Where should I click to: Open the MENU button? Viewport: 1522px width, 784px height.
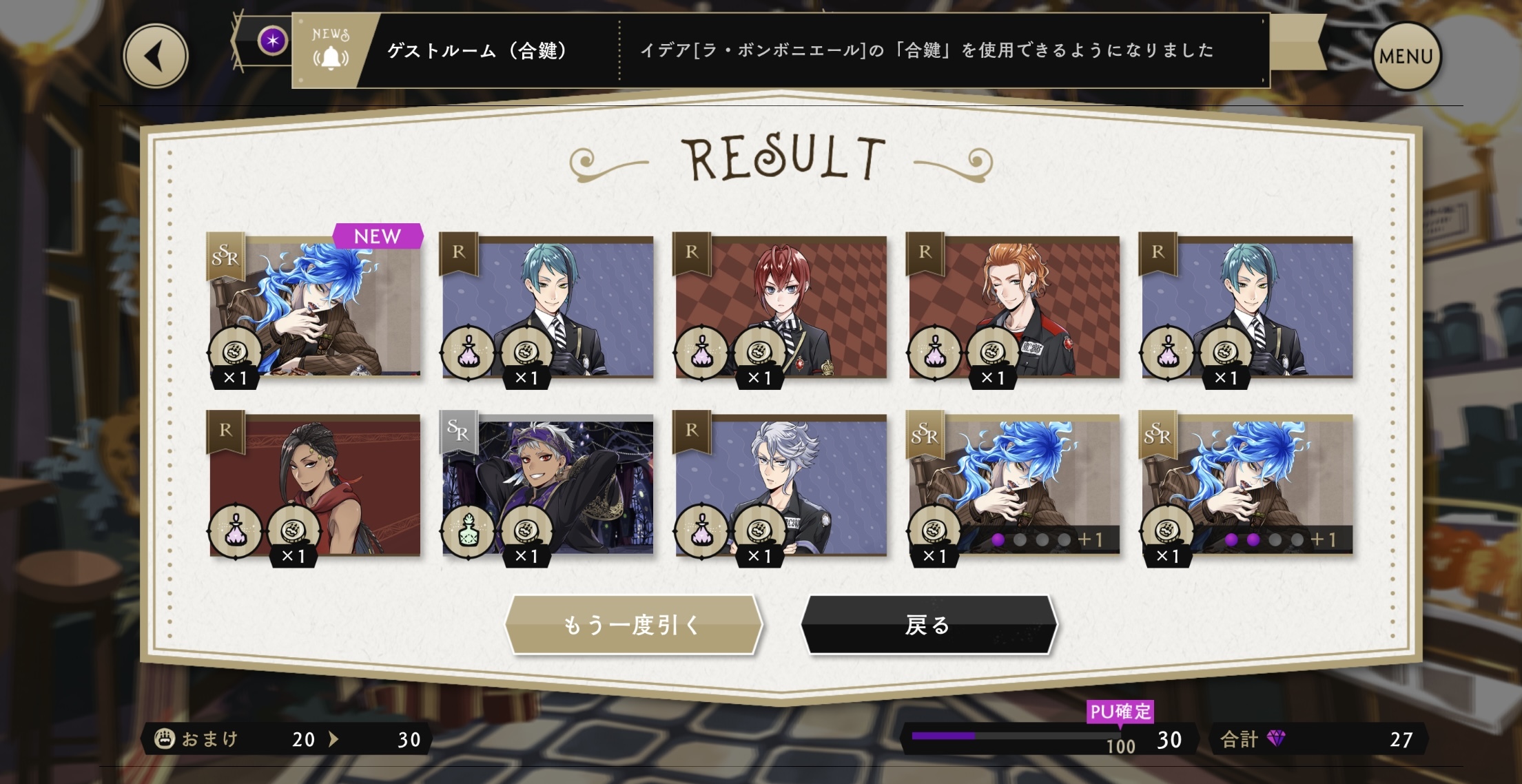[1406, 56]
